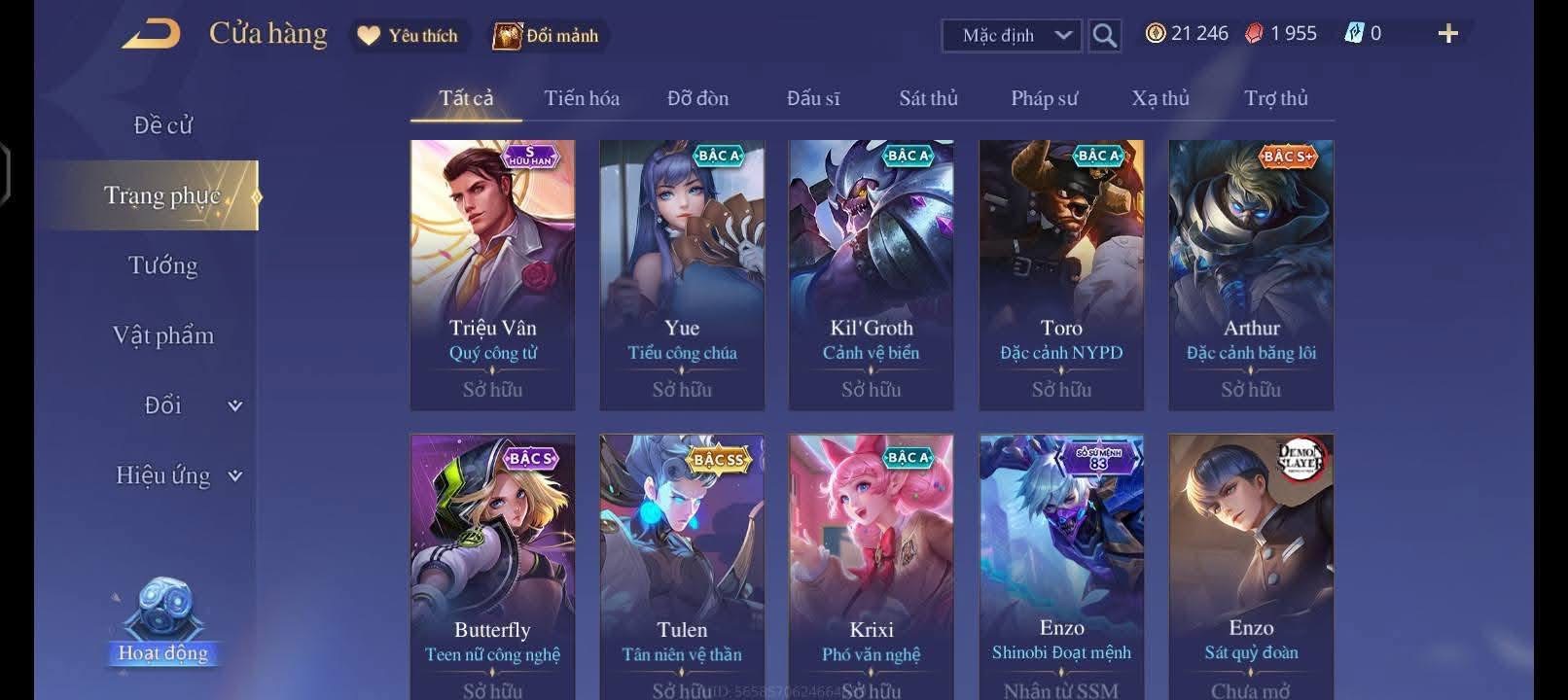Viewport: 1568px width, 700px height.
Task: Show the Đấu sĩ category
Action: coord(813,98)
